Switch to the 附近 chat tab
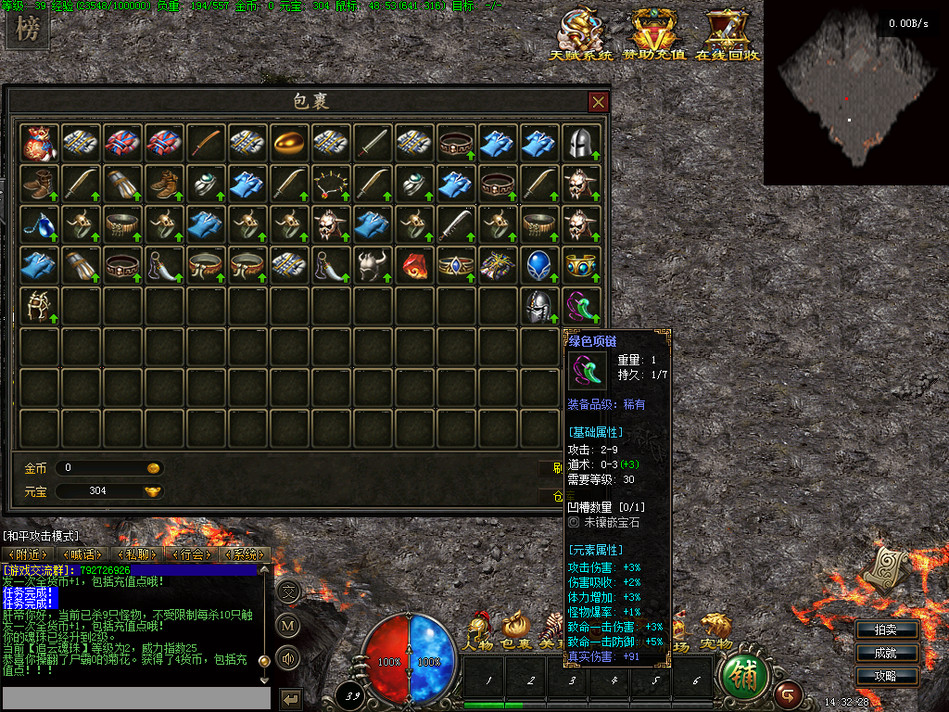 point(27,554)
